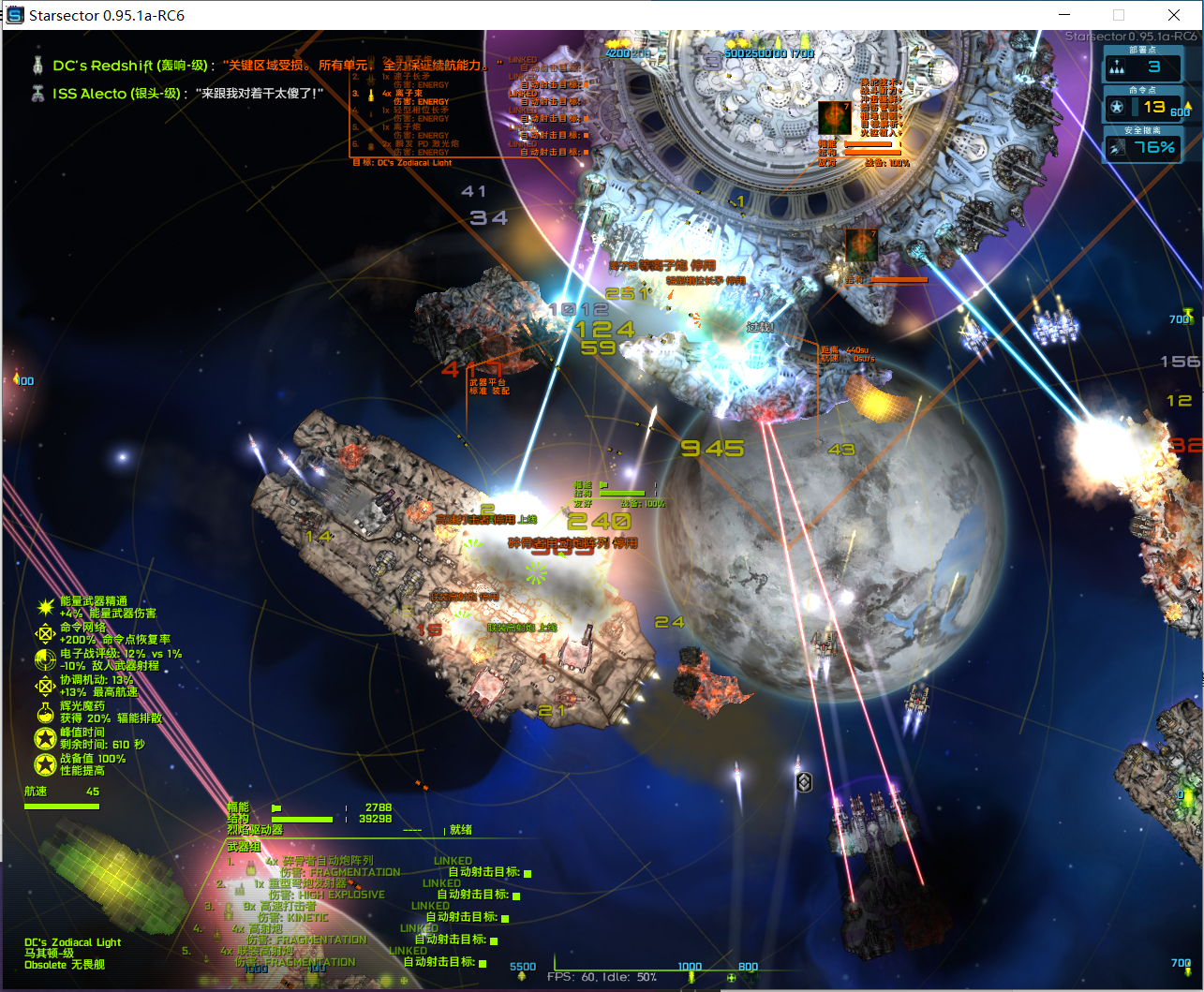Click the command points star icon
1204x992 pixels.
(x=1117, y=107)
